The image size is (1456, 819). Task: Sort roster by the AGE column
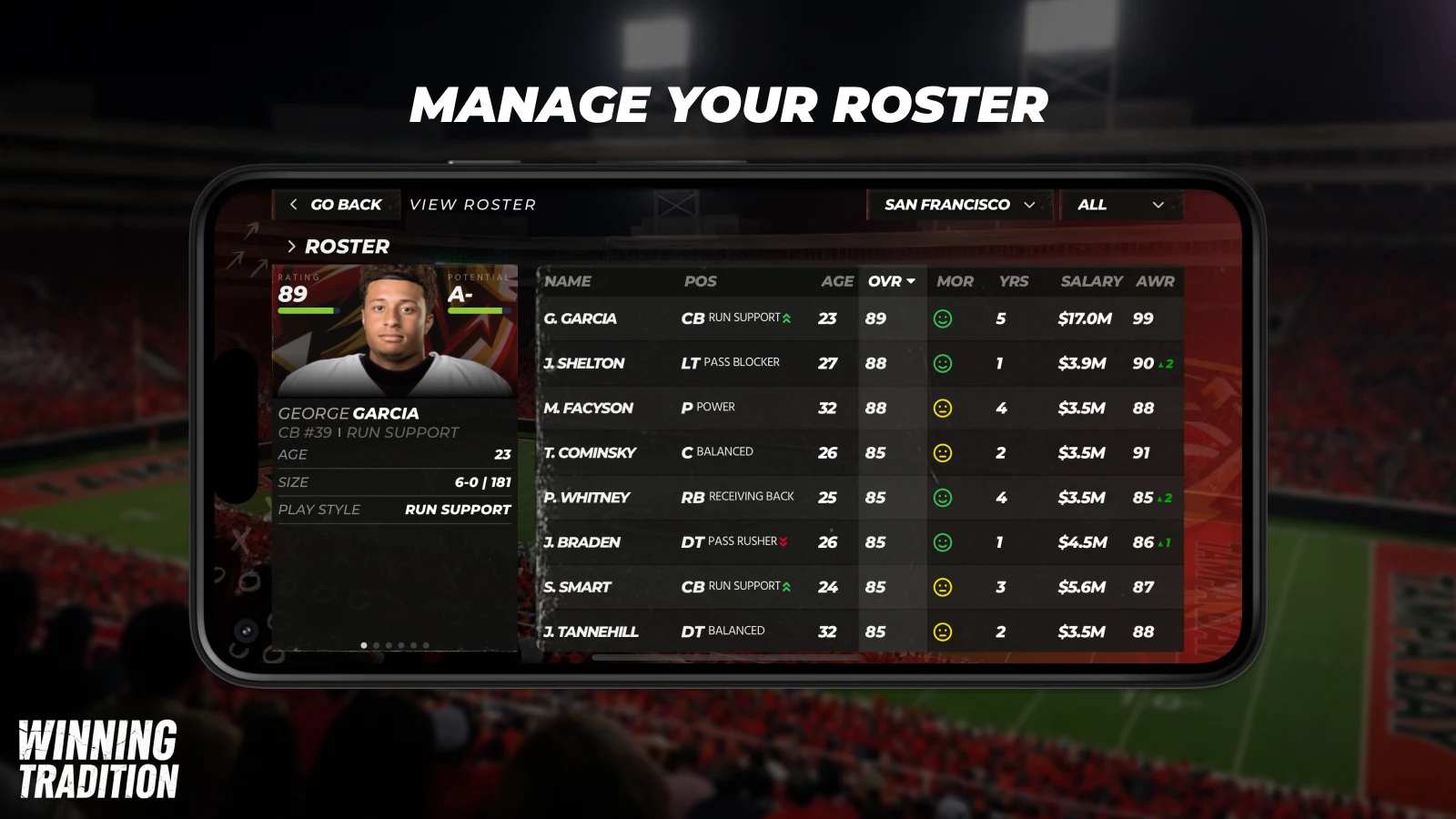coord(836,281)
